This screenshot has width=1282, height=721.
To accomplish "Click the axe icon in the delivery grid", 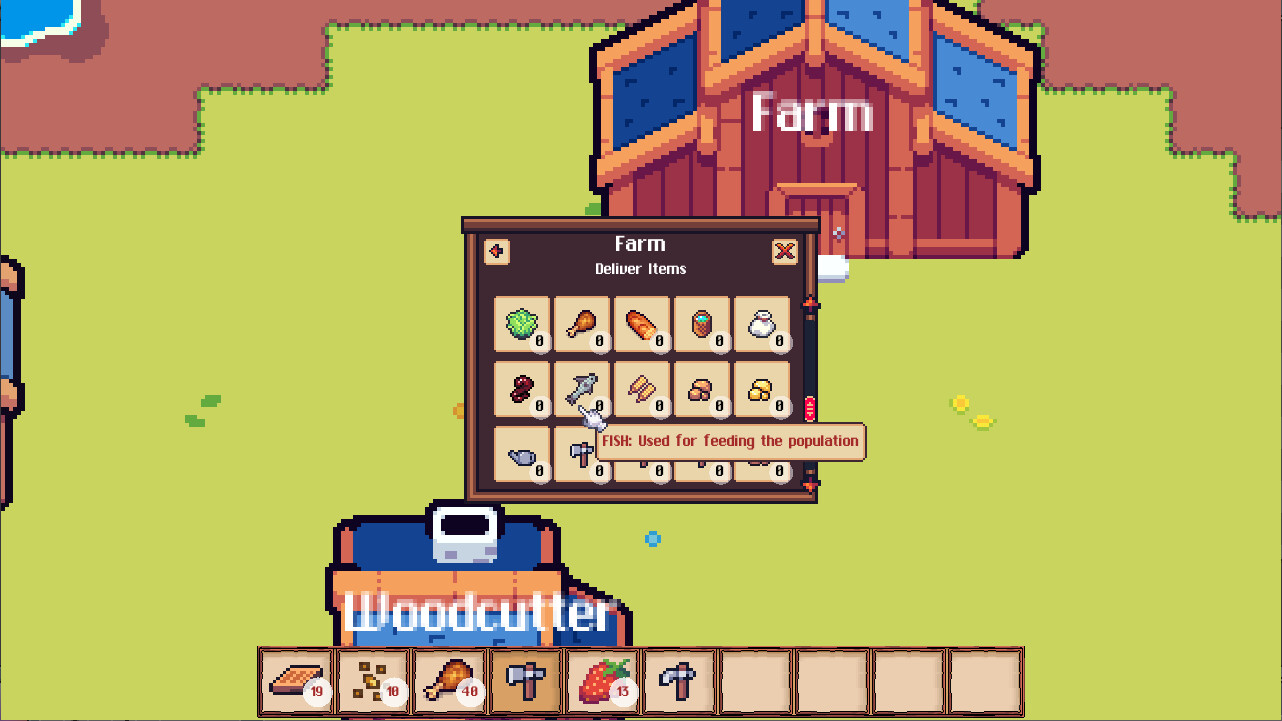I will tap(582, 455).
